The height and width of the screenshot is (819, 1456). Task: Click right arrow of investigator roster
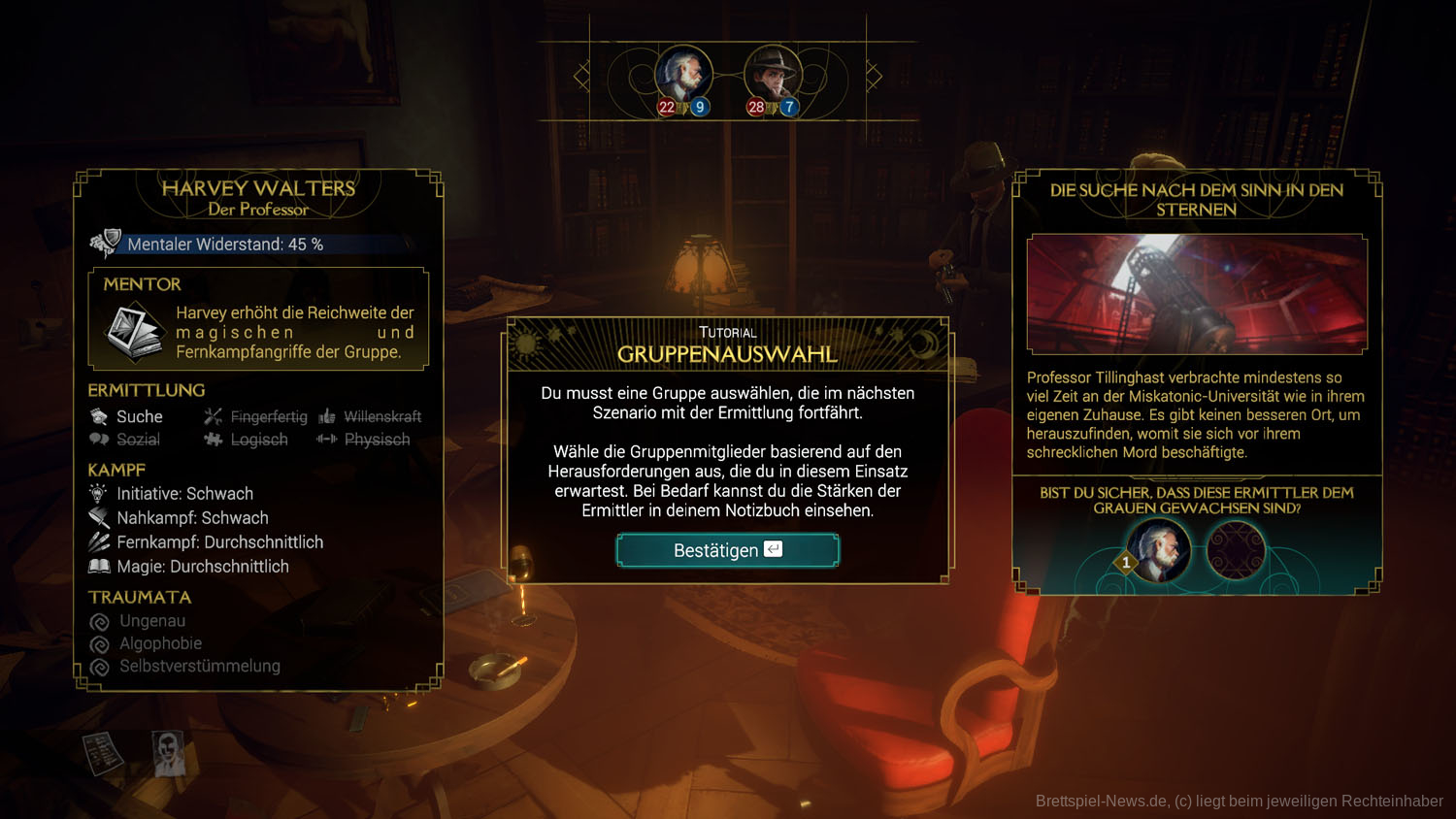[874, 76]
